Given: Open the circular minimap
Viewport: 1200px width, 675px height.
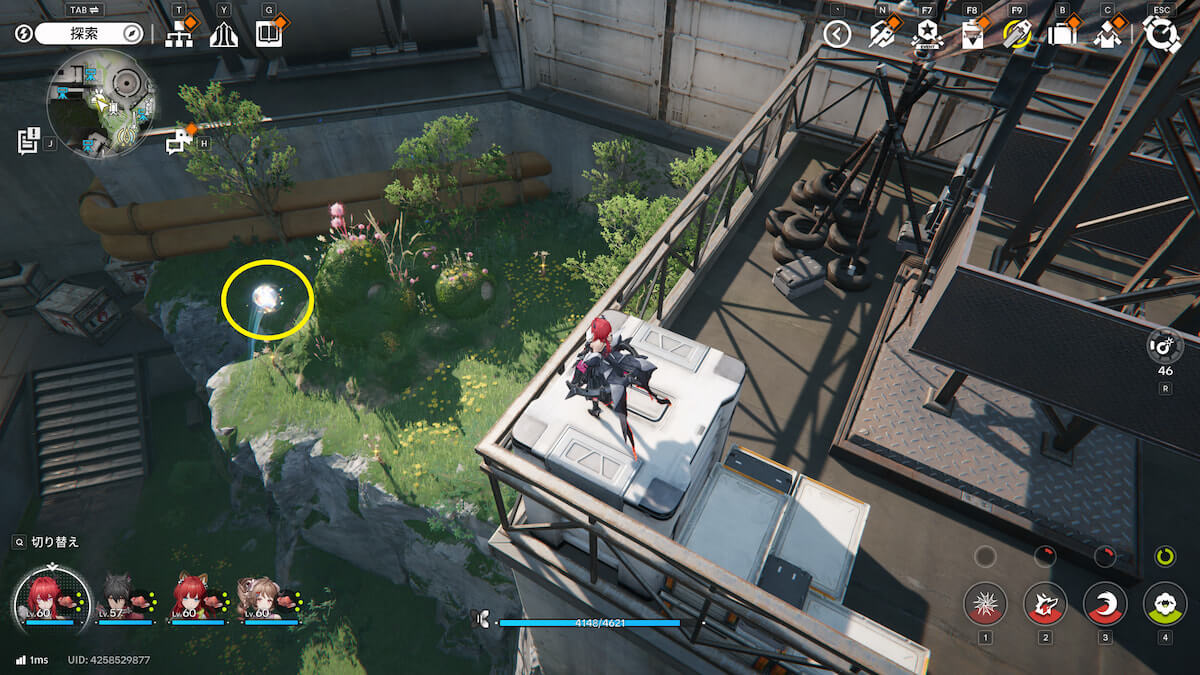Looking at the screenshot, I should [101, 103].
